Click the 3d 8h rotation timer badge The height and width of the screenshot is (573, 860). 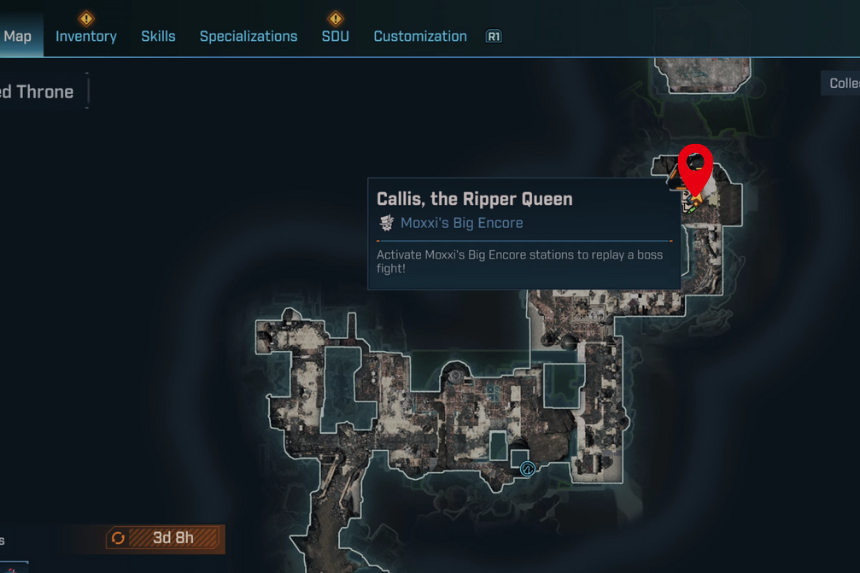(166, 538)
